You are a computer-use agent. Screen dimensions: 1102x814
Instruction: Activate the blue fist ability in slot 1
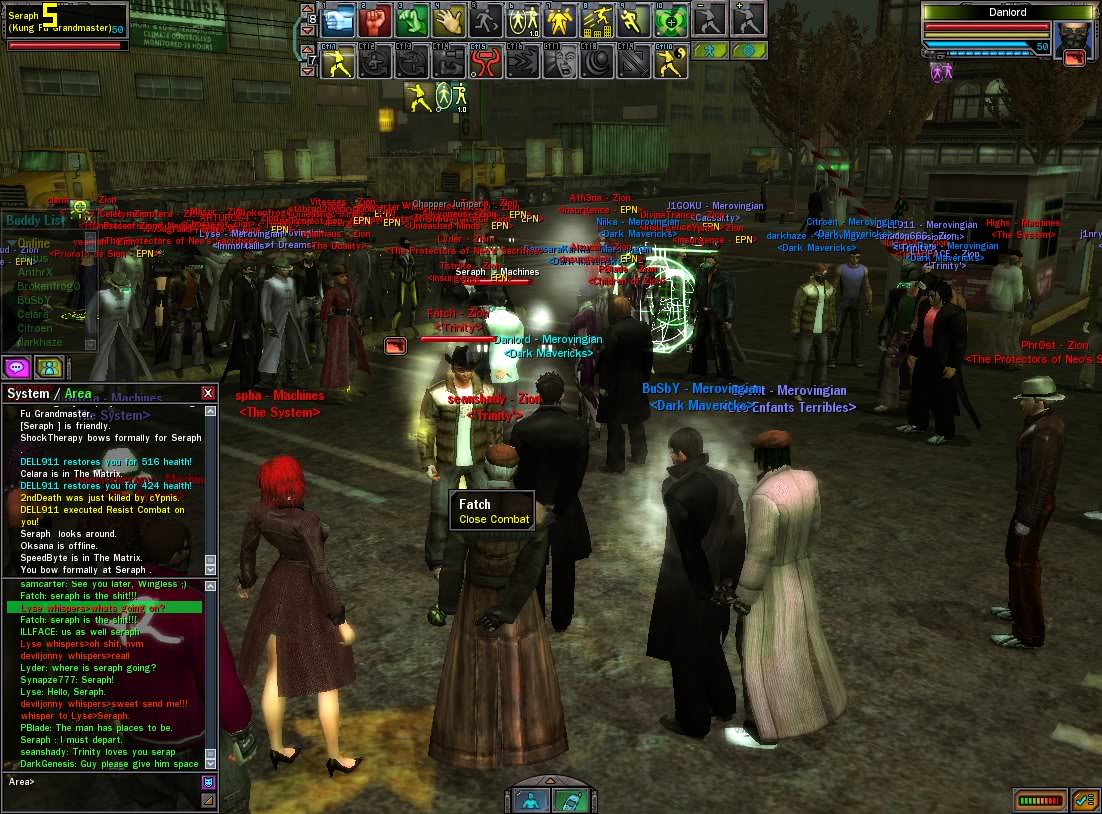339,18
